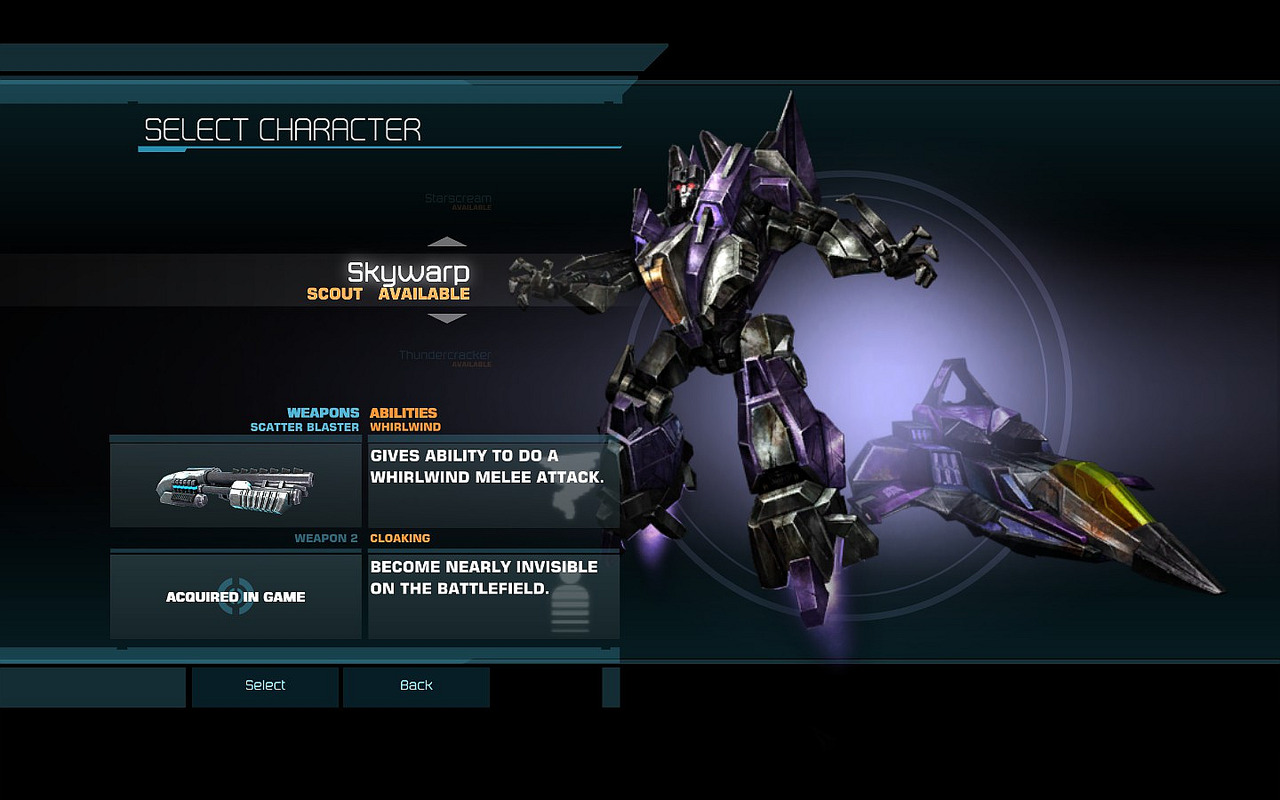Go back using the Back button

[x=416, y=686]
